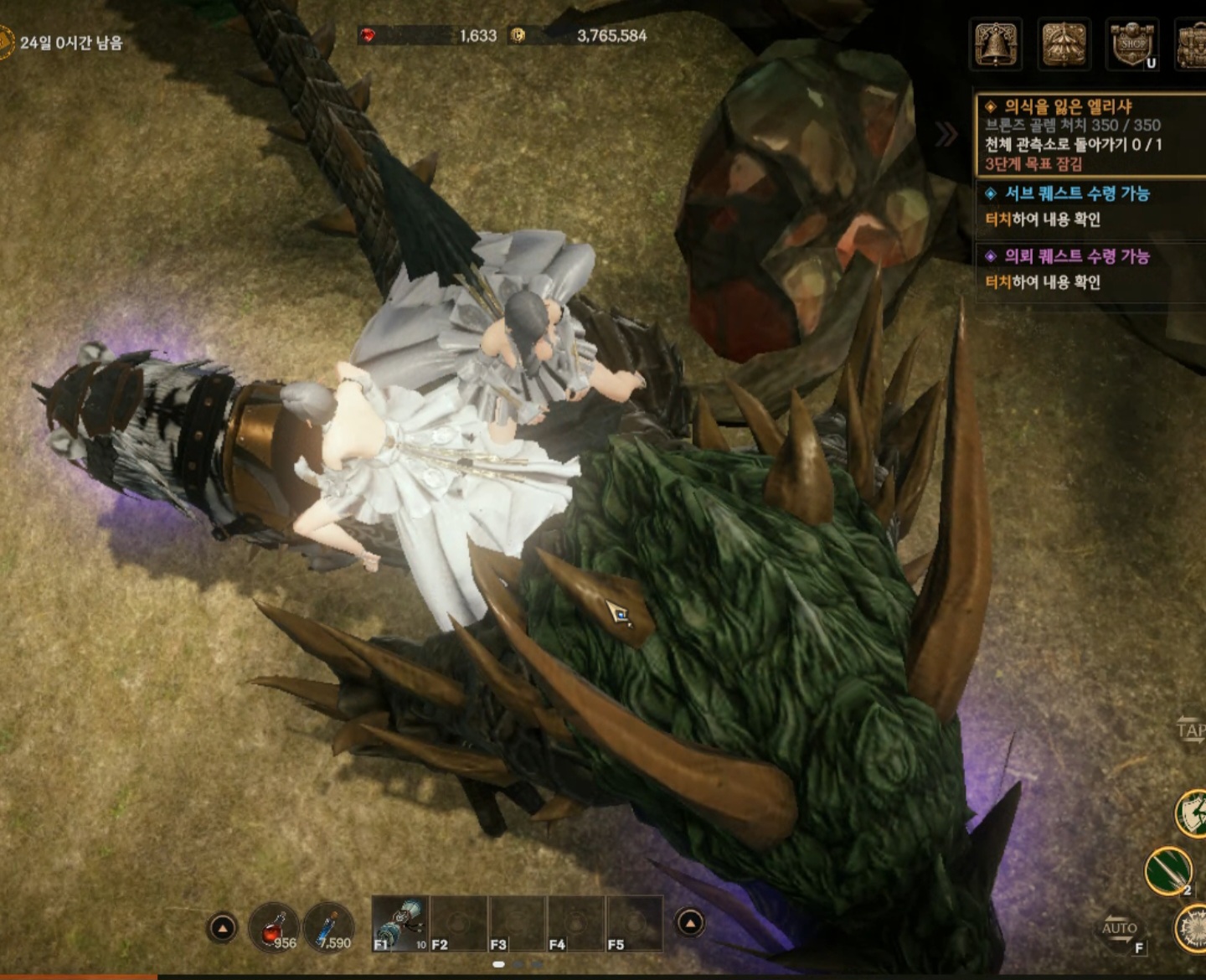Image resolution: width=1206 pixels, height=980 pixels.
Task: Toggle AUTO combat mode
Action: tap(1121, 930)
